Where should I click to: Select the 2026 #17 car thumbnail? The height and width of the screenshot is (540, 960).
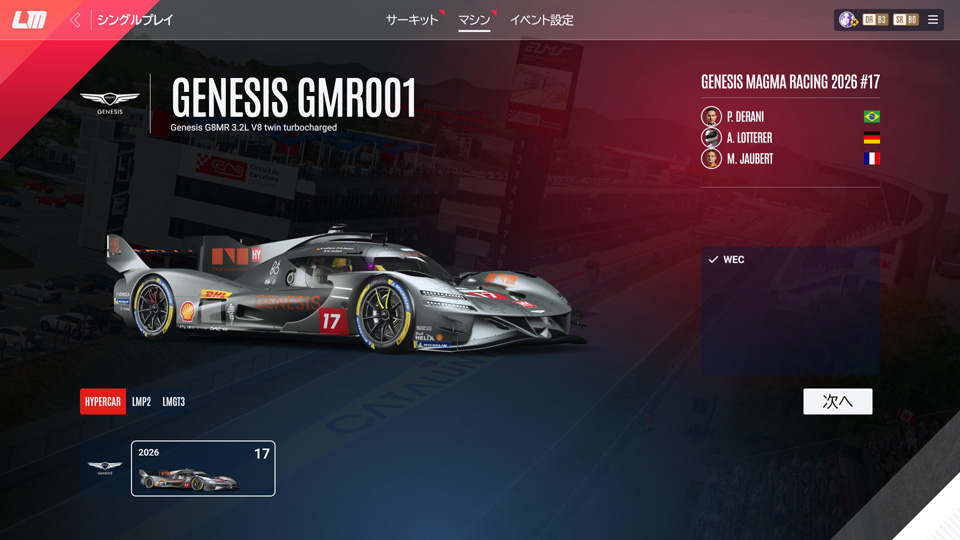pyautogui.click(x=203, y=468)
